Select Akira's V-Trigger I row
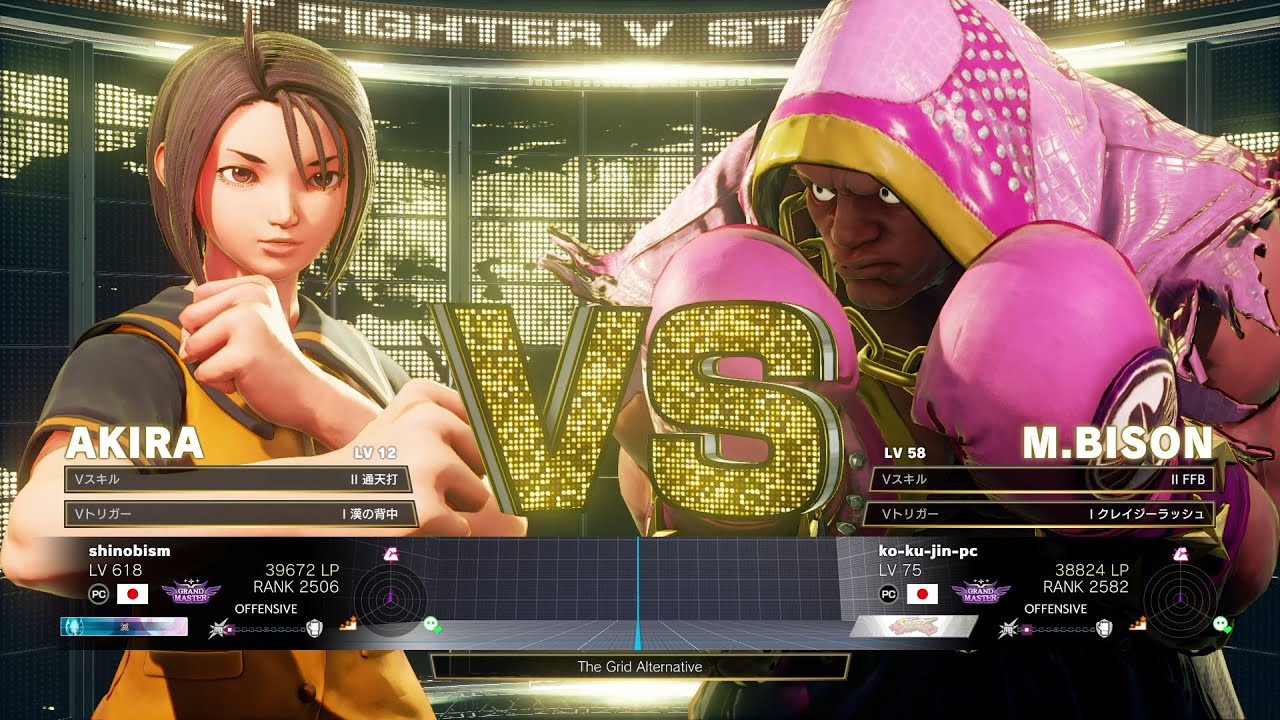This screenshot has height=720, width=1280. [240, 514]
